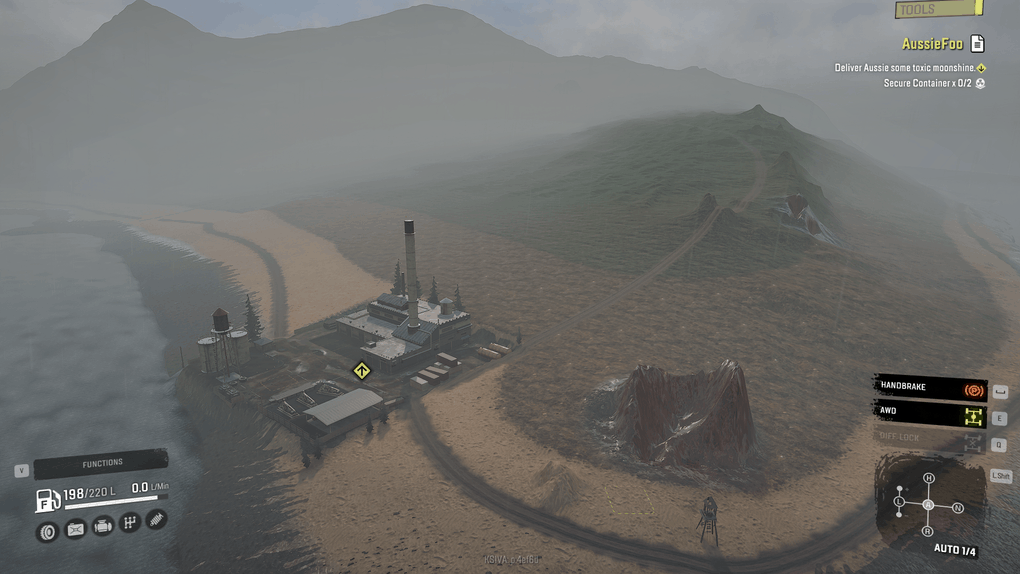The height and width of the screenshot is (574, 1020).
Task: Click the engine status icon
Action: pos(102,526)
